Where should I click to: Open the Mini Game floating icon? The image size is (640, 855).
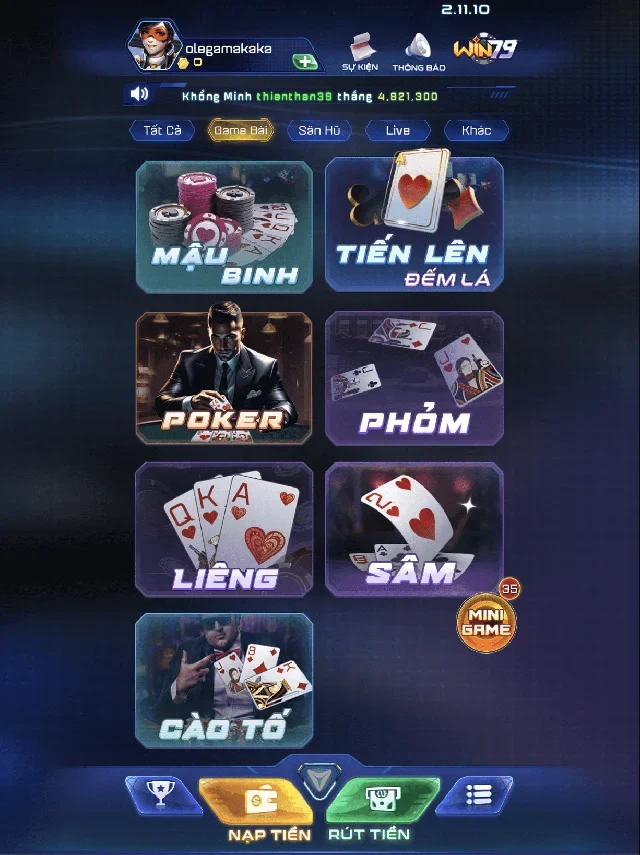coord(487,623)
